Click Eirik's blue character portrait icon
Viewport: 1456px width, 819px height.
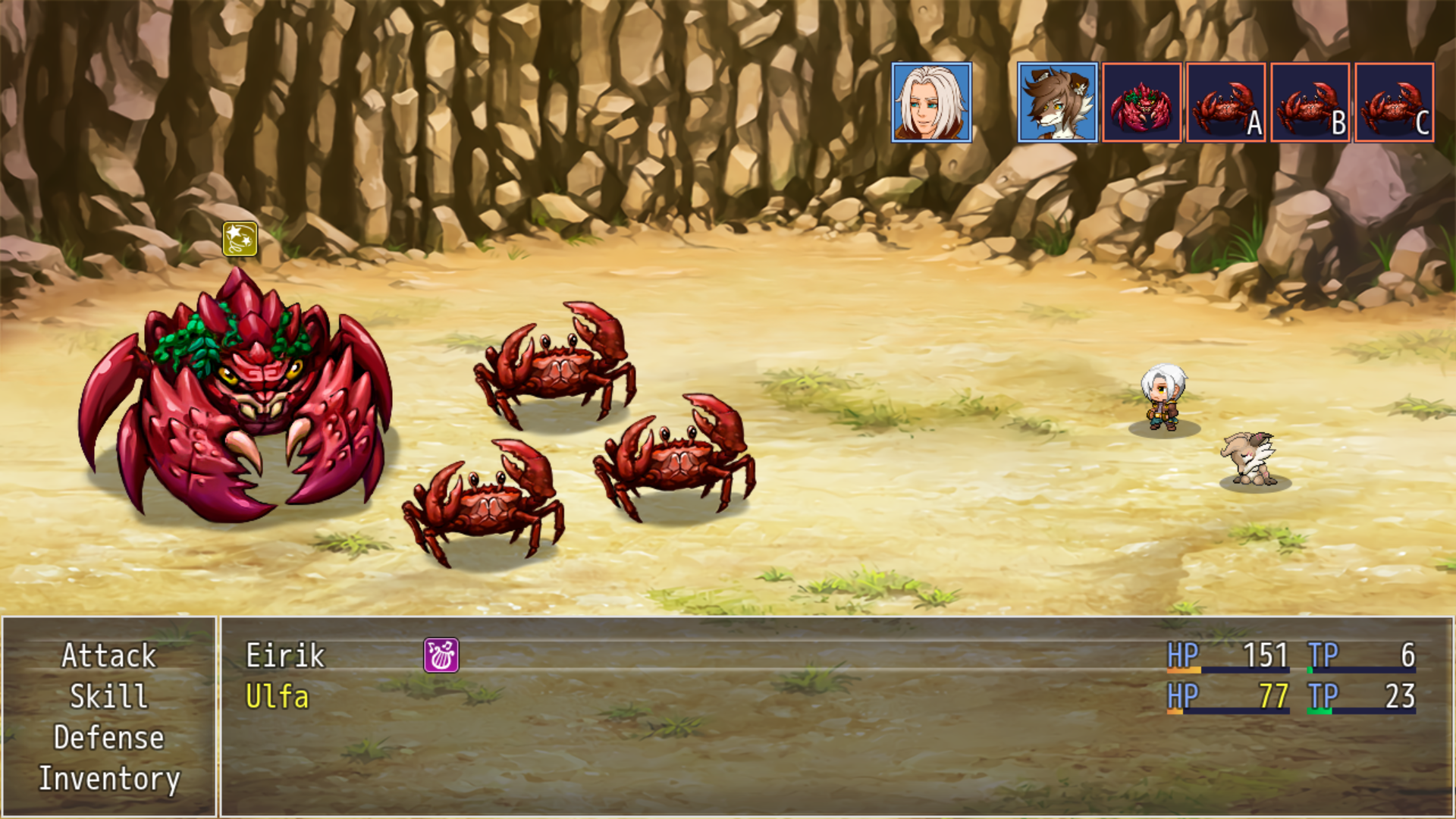934,102
